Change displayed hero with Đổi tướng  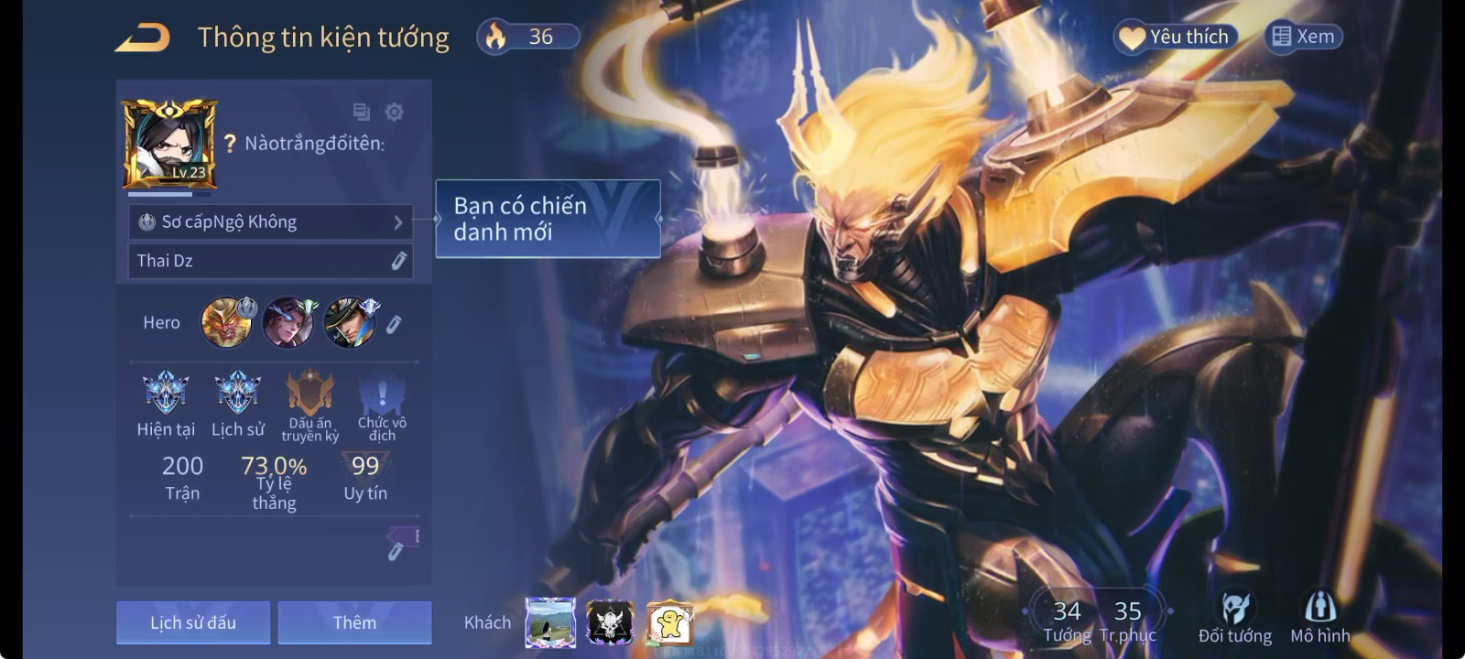click(1235, 617)
